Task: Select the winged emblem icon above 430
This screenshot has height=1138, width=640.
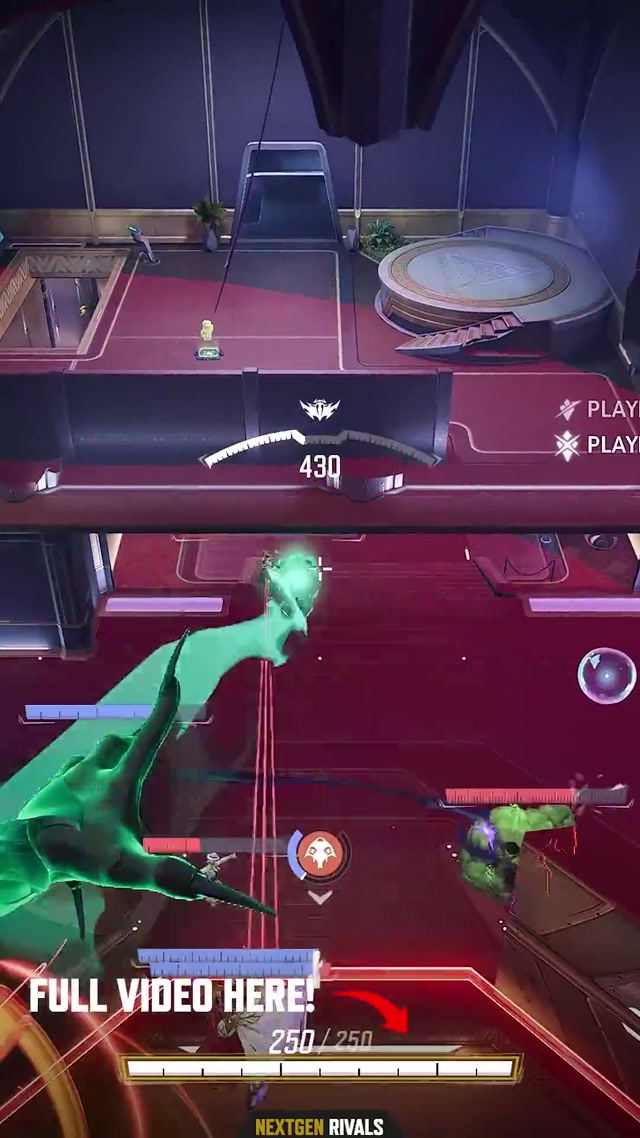Action: coord(320,409)
